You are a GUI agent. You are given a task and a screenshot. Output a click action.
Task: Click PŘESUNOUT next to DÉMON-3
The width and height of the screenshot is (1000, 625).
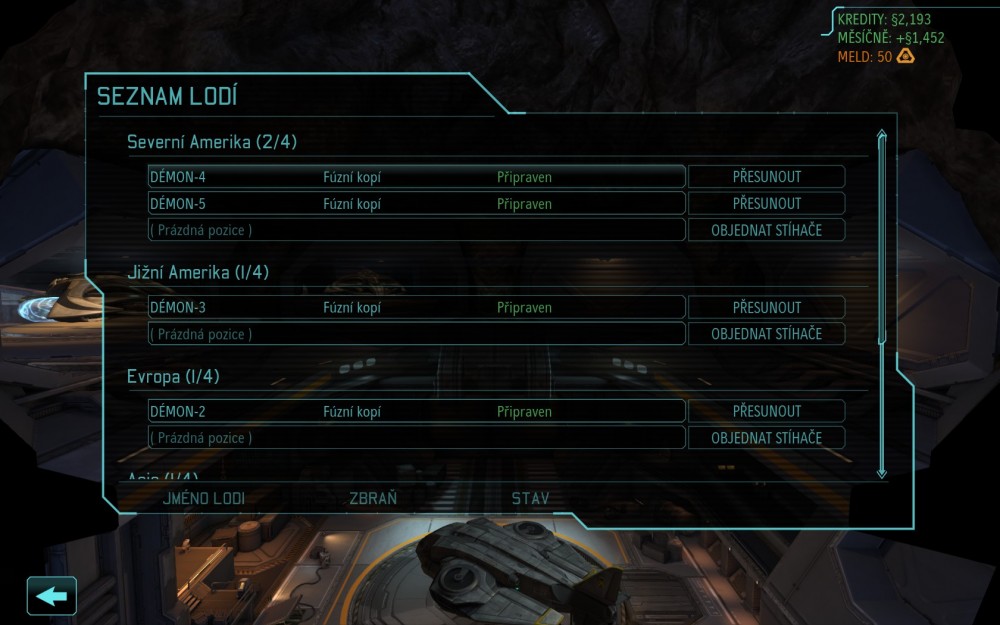tap(766, 307)
